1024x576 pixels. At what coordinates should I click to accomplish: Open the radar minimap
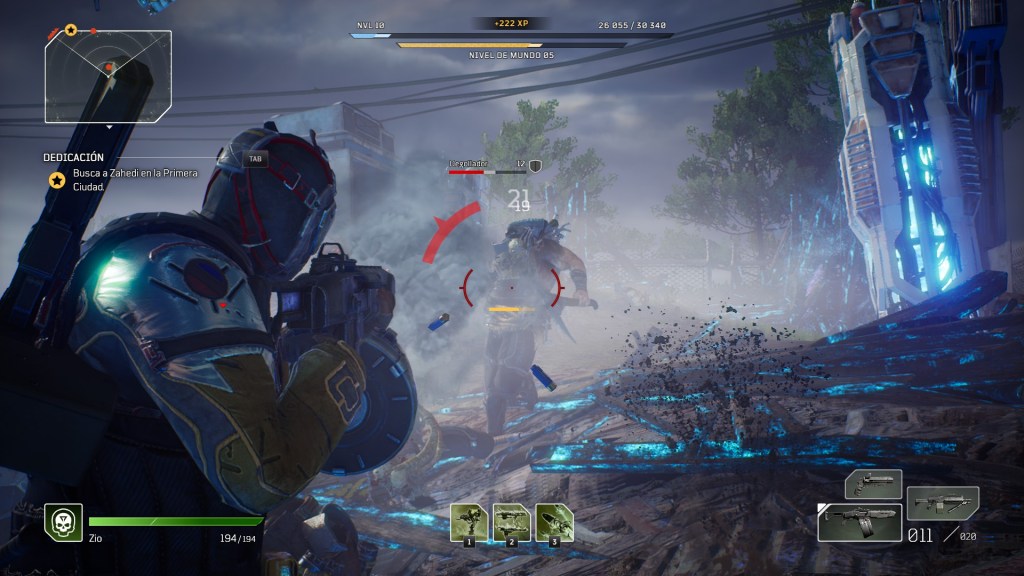pyautogui.click(x=108, y=76)
